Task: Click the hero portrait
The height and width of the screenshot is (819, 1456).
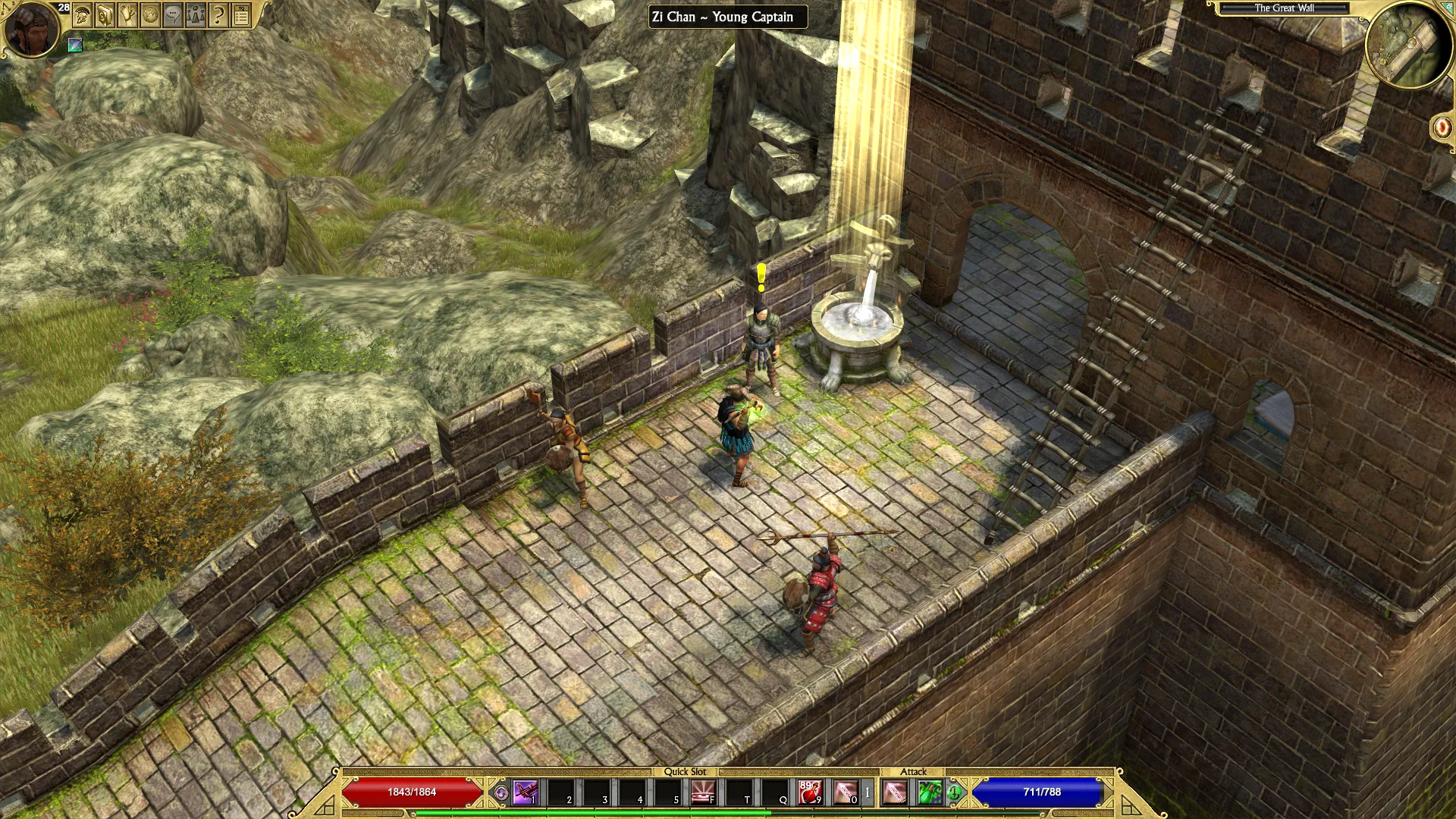Action: coord(32,30)
